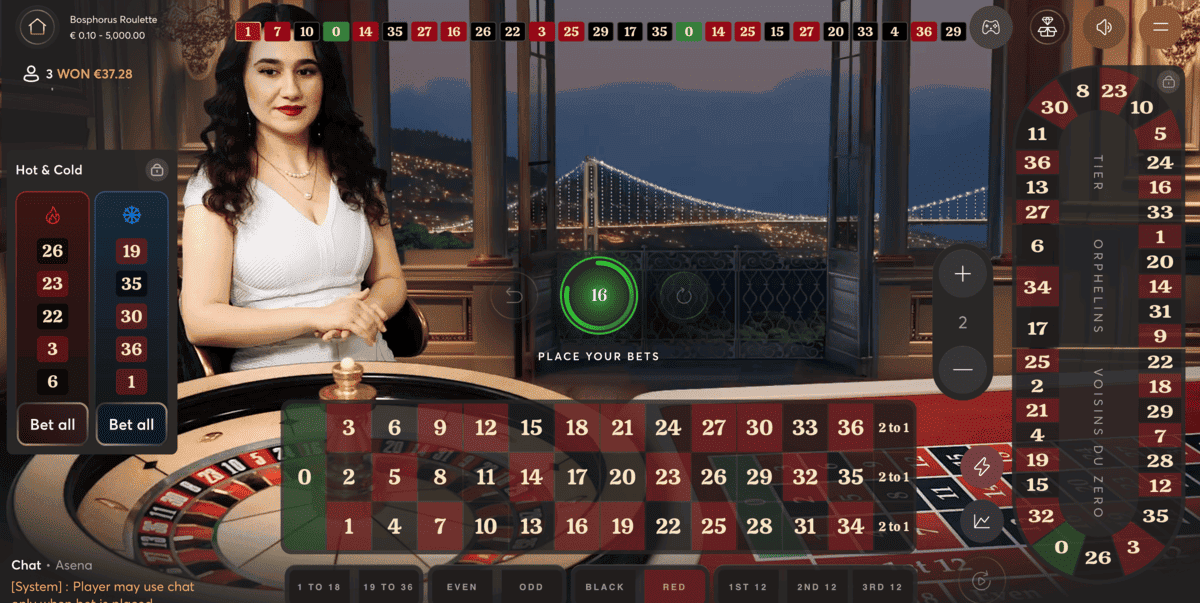Screen dimensions: 1200x603
Task: Bet all hot numbers
Action: tap(53, 424)
